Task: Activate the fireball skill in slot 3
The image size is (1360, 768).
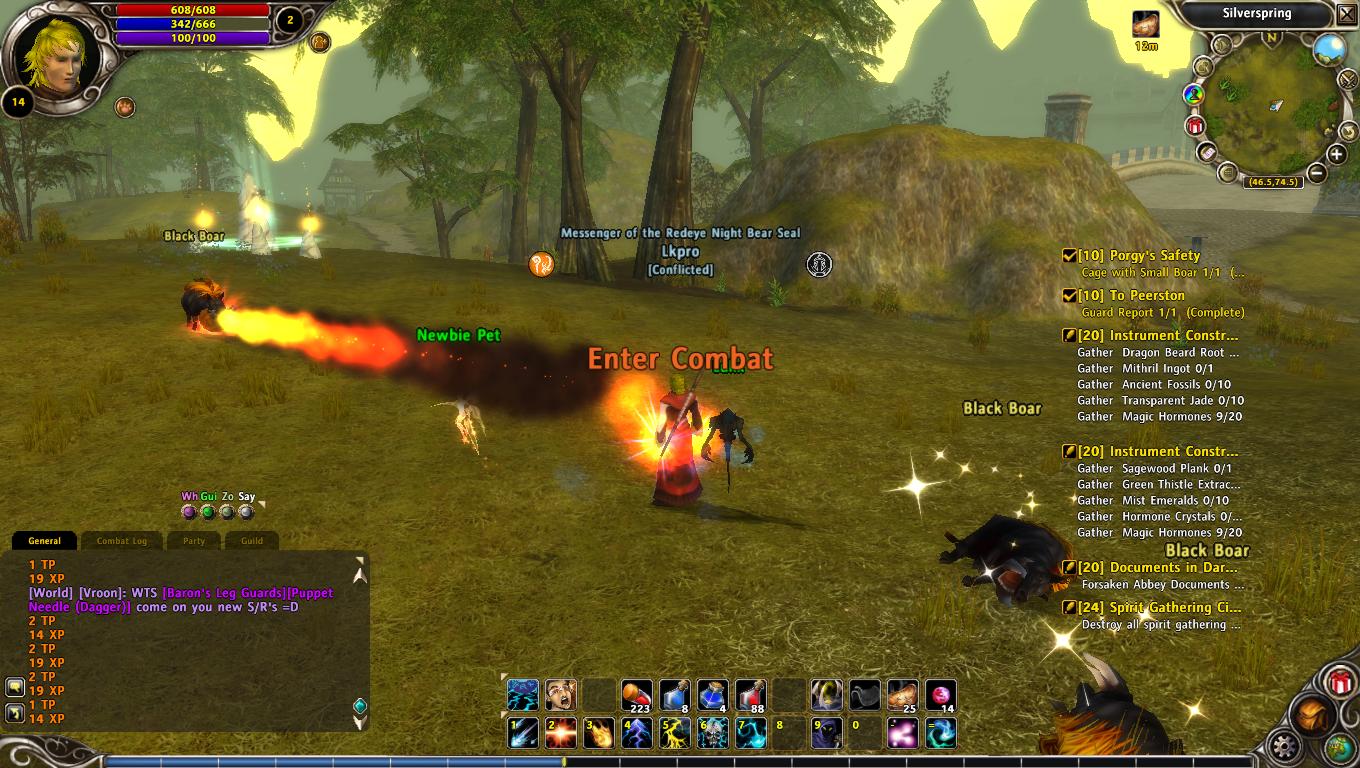Action: pyautogui.click(x=599, y=733)
